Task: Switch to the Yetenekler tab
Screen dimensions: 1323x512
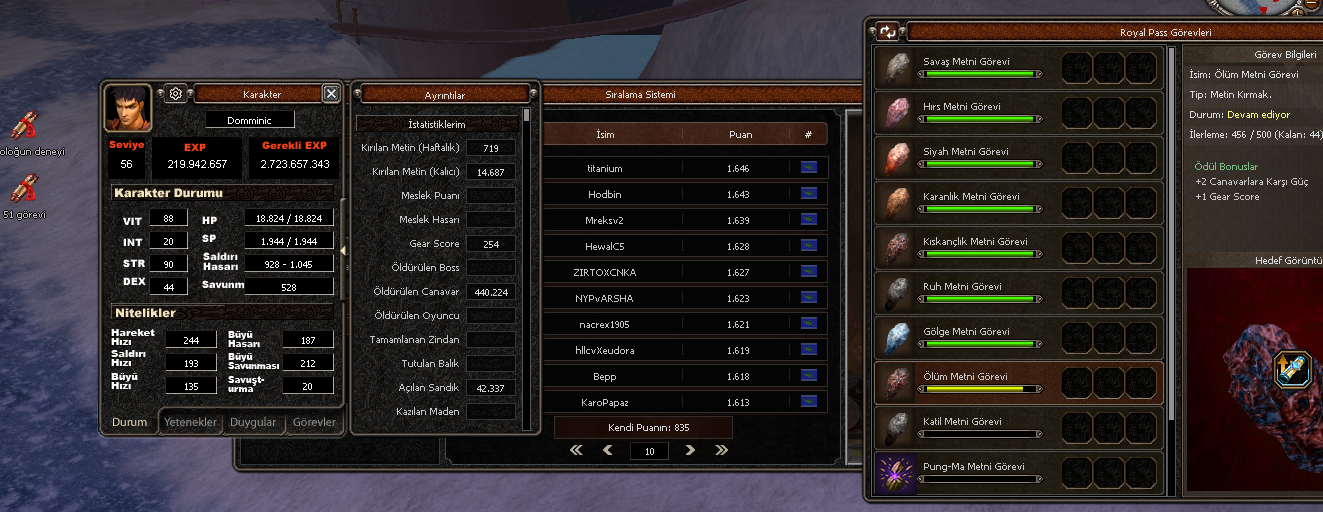Action: pos(190,422)
